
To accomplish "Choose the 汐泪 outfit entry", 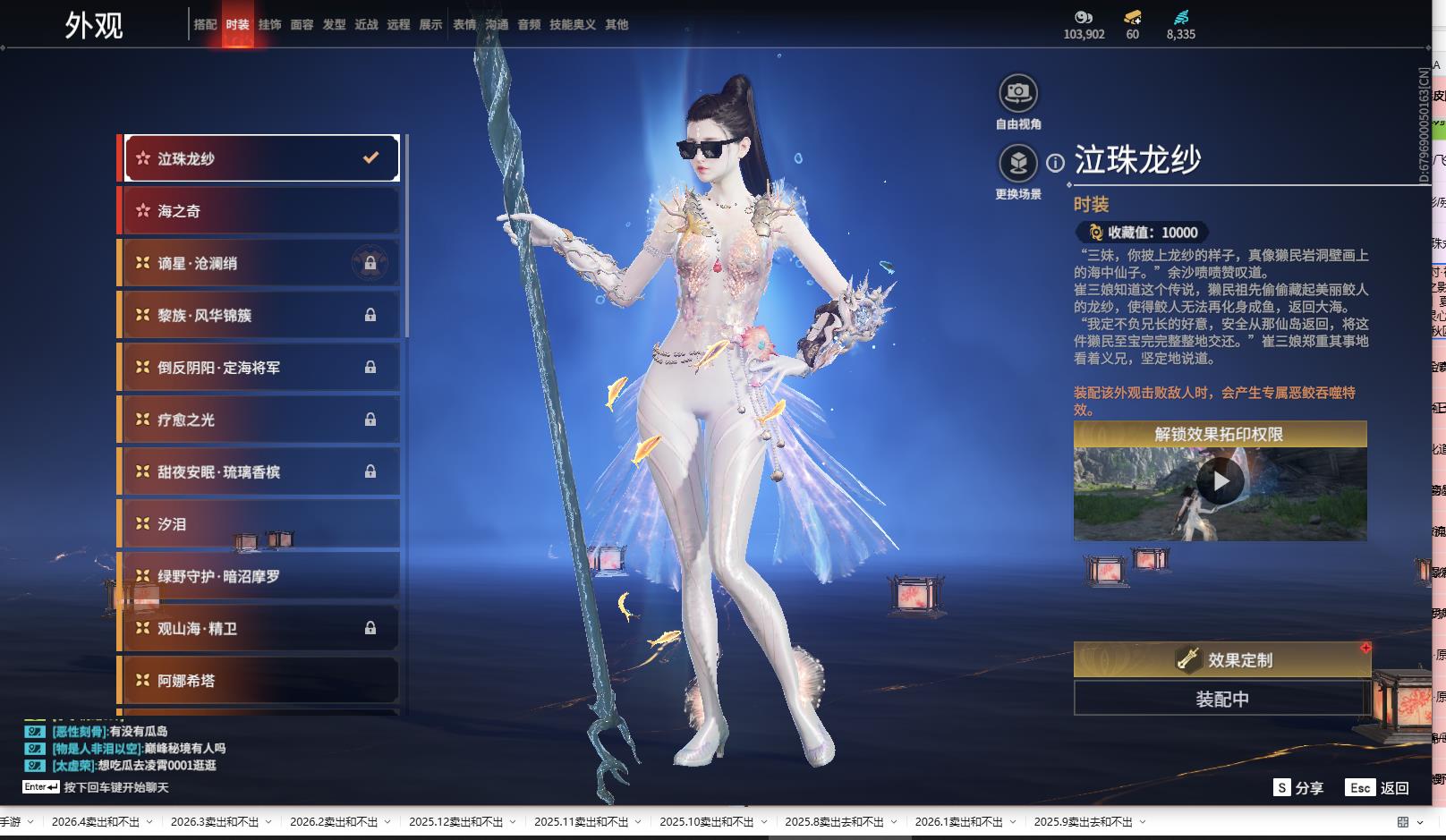I will pyautogui.click(x=260, y=524).
